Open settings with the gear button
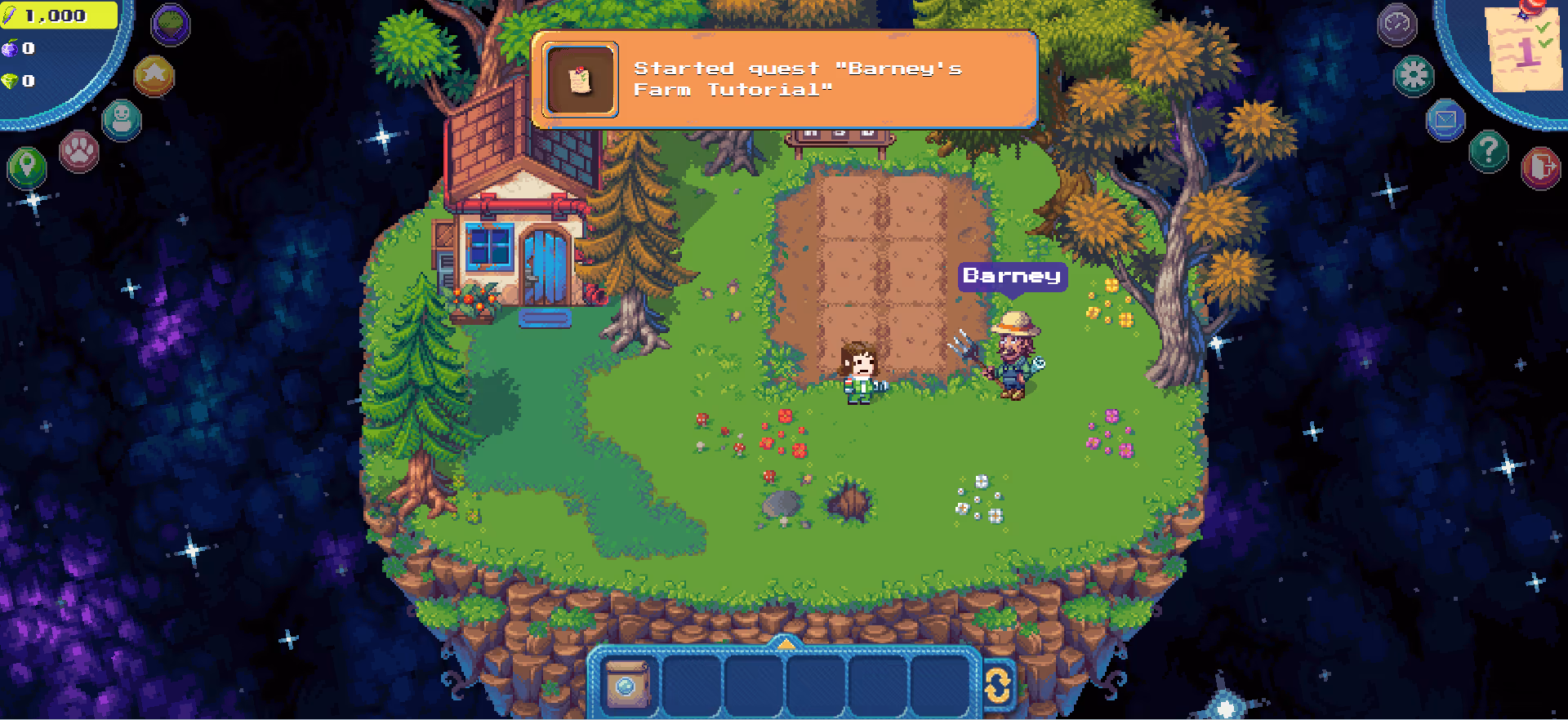 pos(1414,76)
